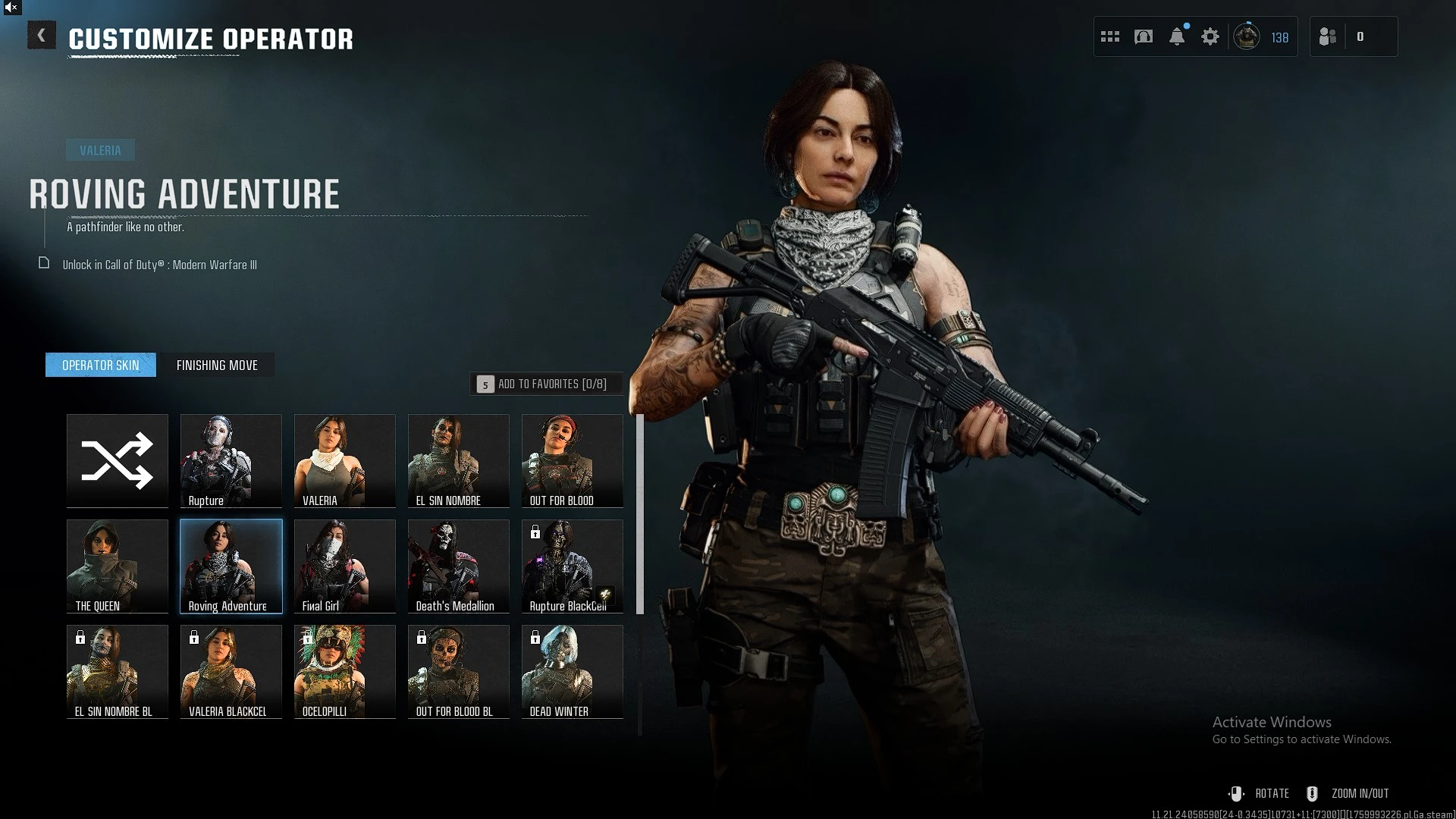Open the notifications bell

point(1177,36)
